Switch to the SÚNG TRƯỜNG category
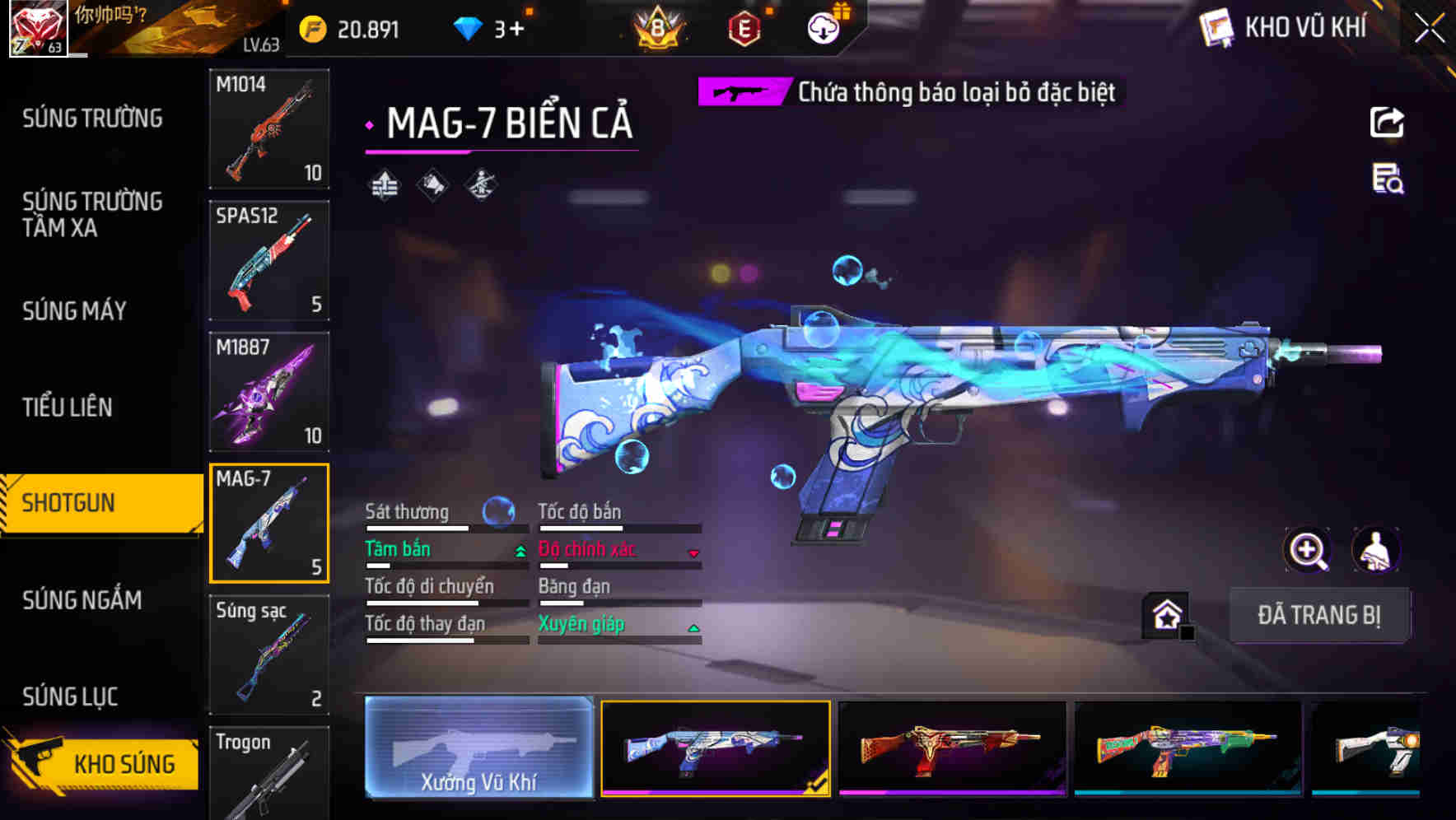Screen dimensions: 1456x820 click(92, 119)
